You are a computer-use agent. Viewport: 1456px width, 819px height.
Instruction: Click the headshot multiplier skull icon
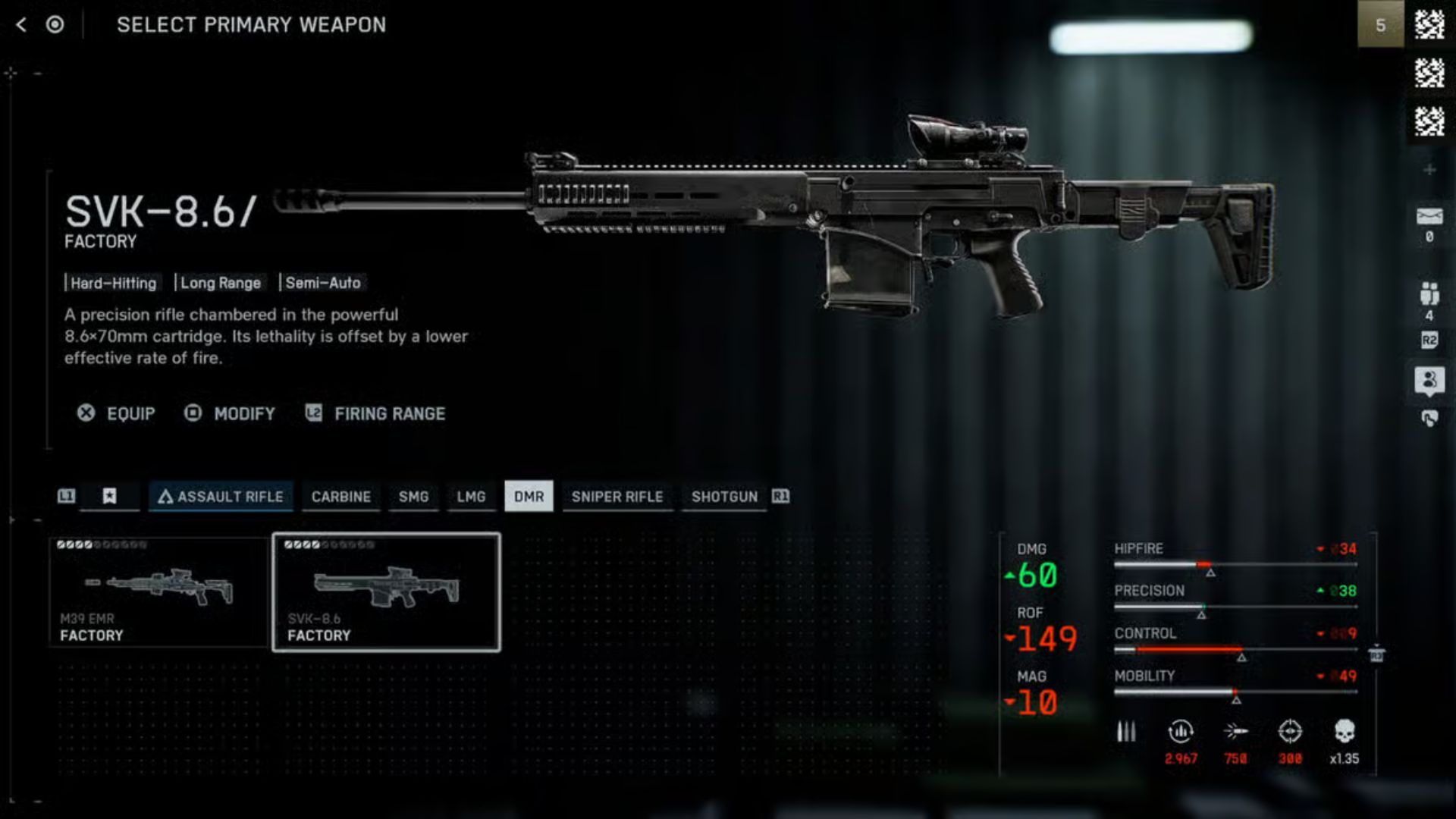(x=1346, y=732)
